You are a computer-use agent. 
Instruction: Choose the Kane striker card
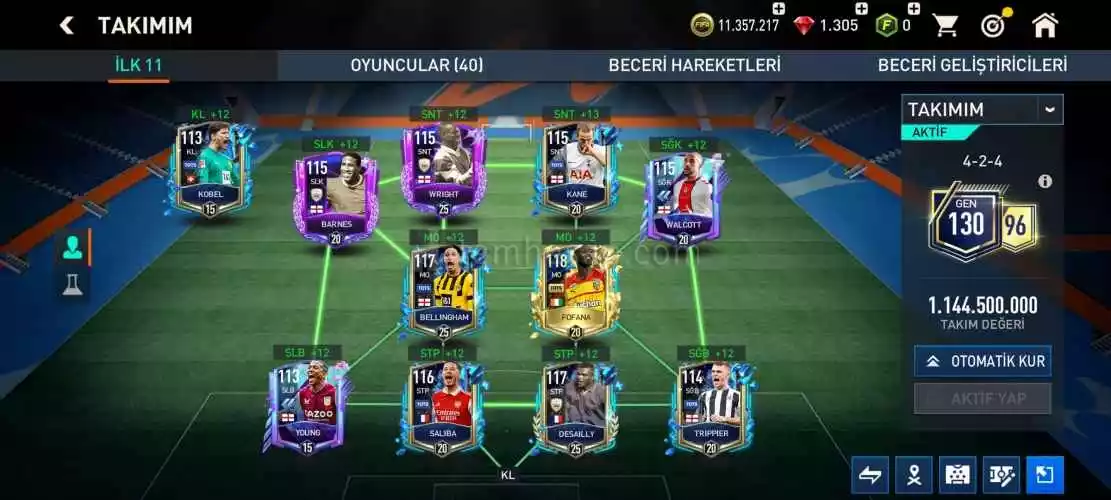click(x=575, y=168)
